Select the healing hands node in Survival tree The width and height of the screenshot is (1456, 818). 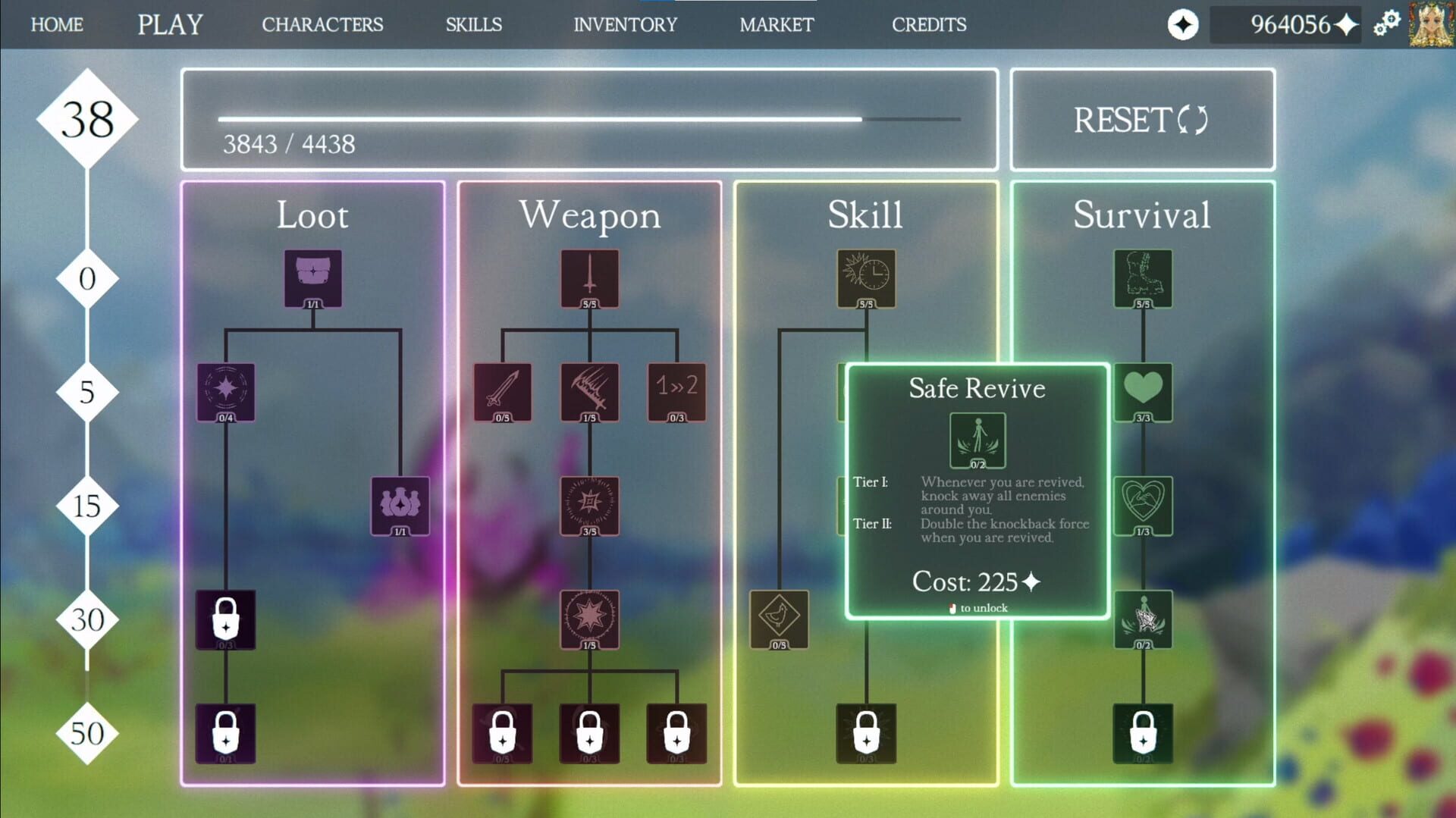[x=1141, y=505]
